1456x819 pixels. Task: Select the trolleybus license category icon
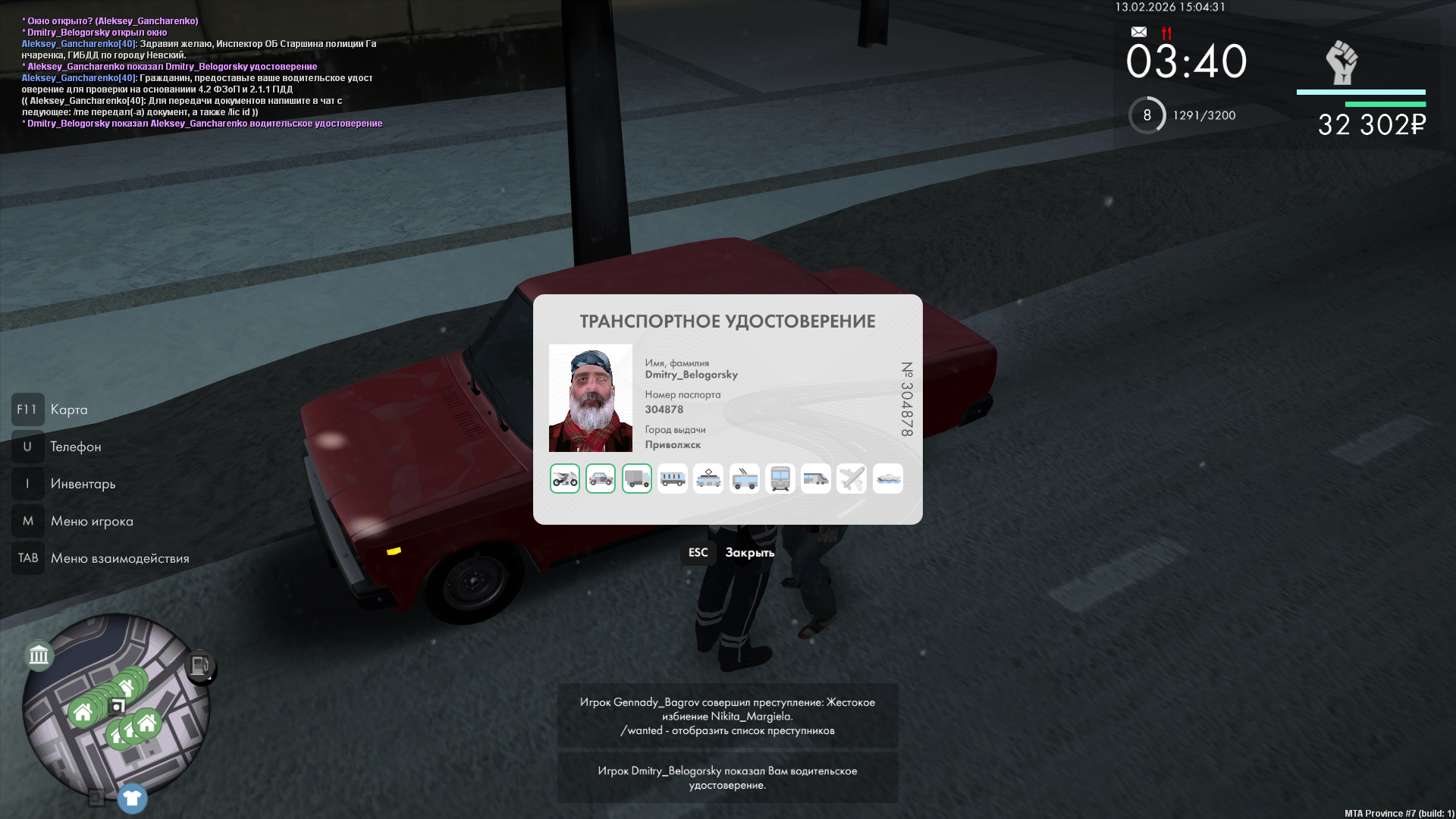745,479
